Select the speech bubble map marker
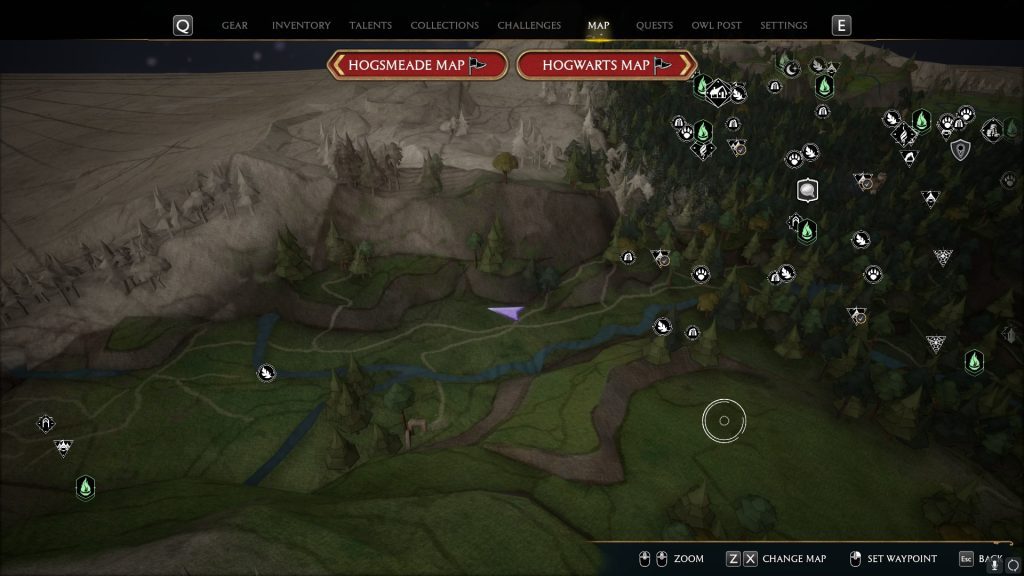The image size is (1024, 576). coord(807,190)
